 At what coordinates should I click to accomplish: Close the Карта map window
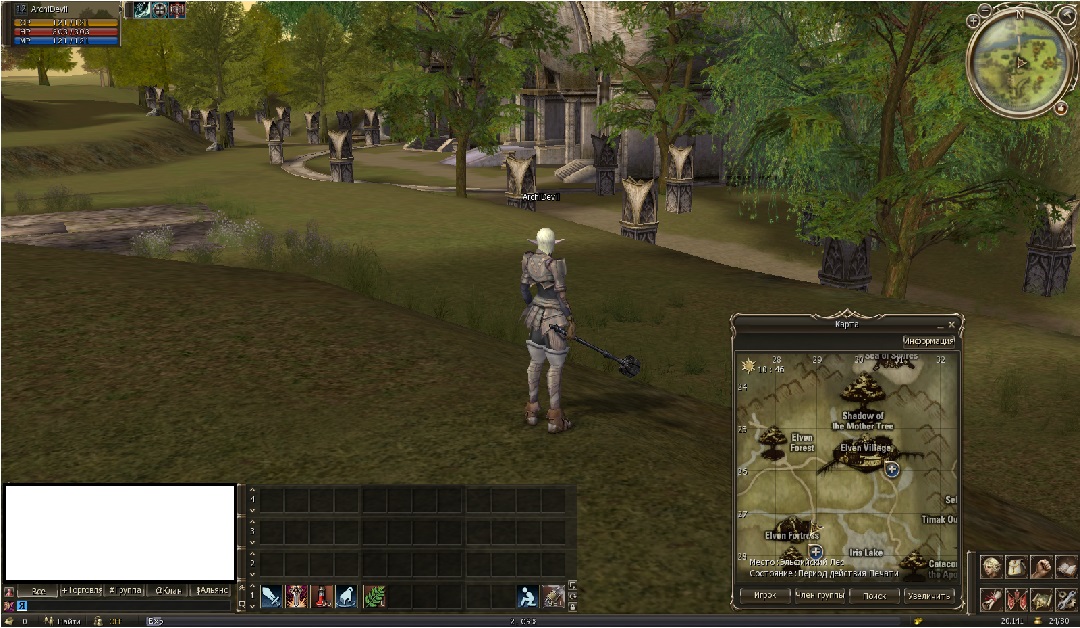951,325
